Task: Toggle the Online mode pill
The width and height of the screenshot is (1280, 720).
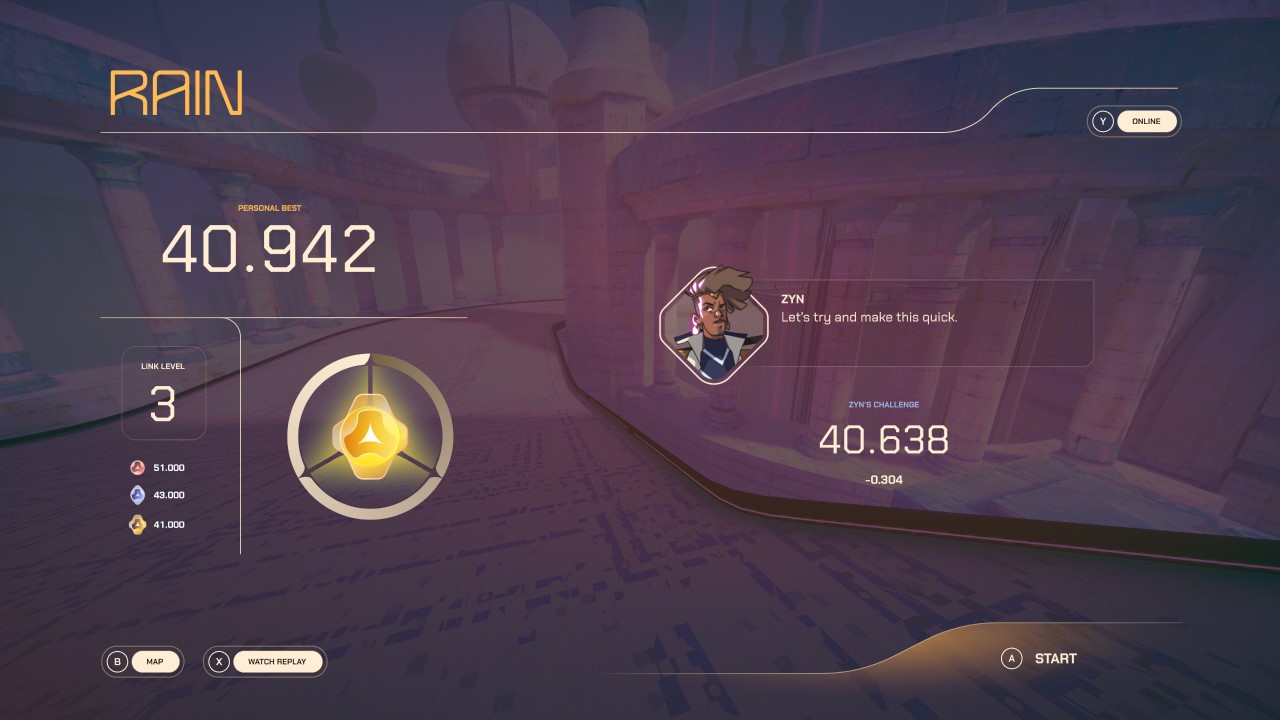Action: [1146, 121]
